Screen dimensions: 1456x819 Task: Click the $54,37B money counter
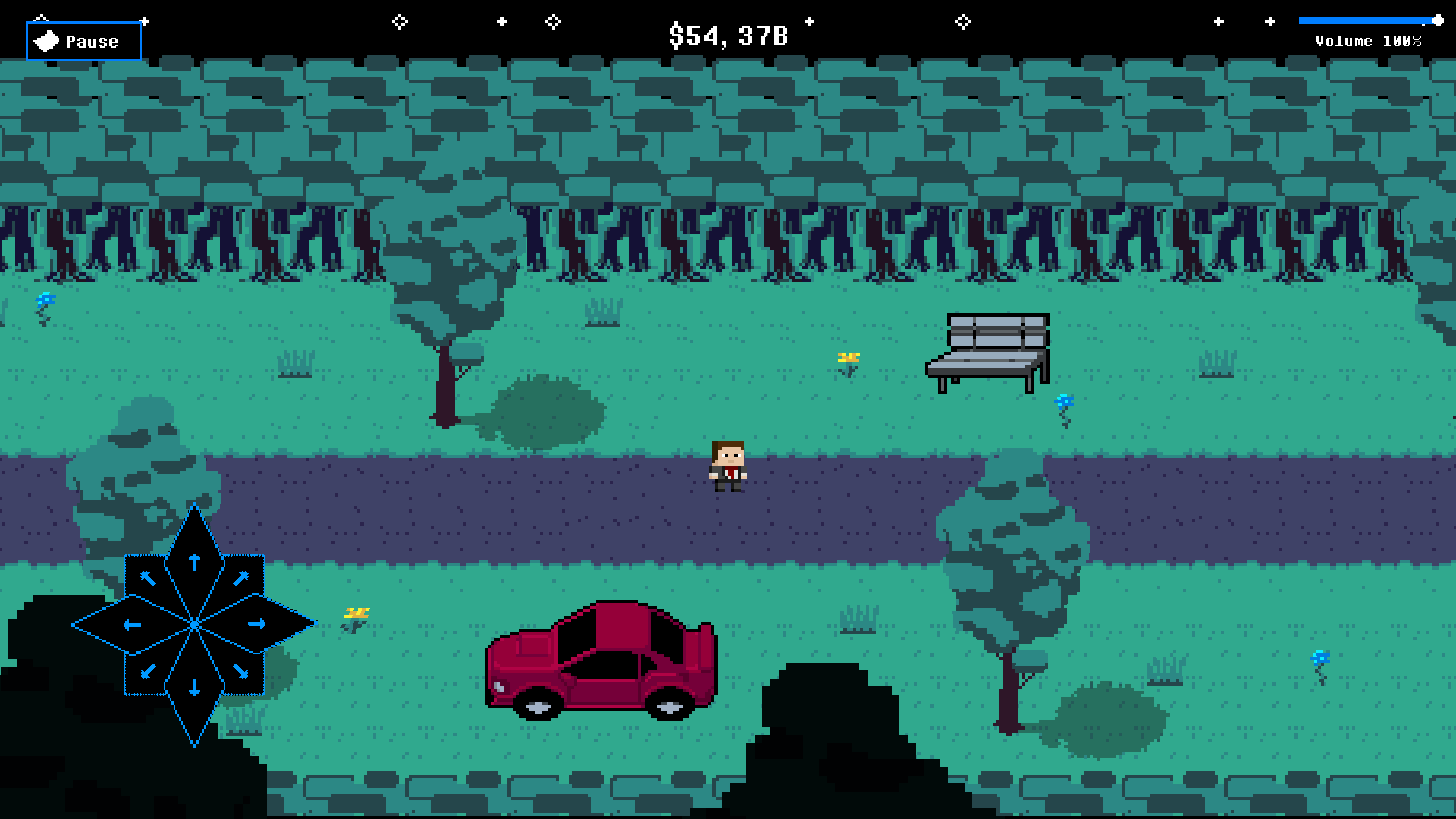(728, 33)
